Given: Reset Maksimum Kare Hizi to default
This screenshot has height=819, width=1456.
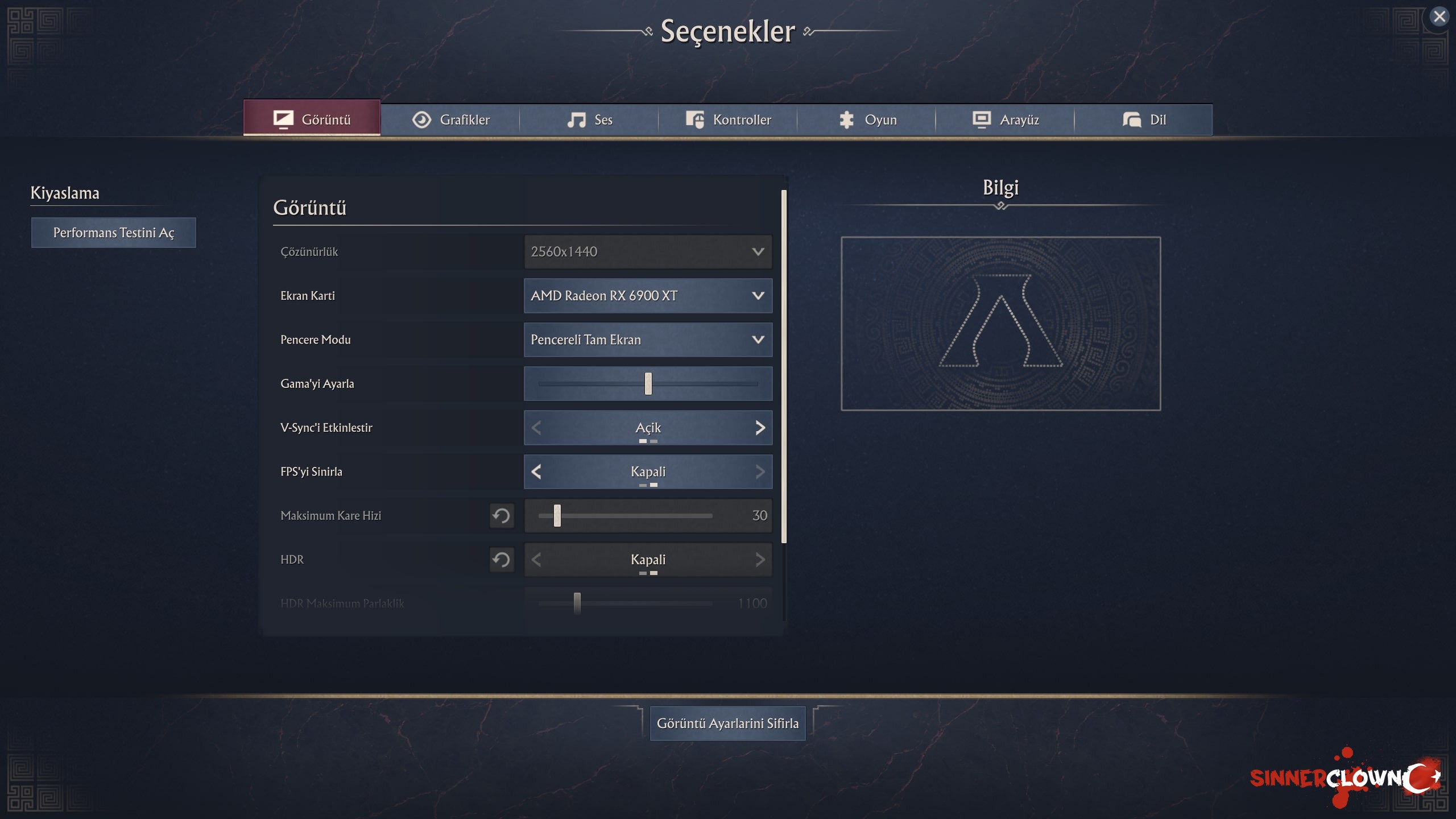Looking at the screenshot, I should coord(502,516).
